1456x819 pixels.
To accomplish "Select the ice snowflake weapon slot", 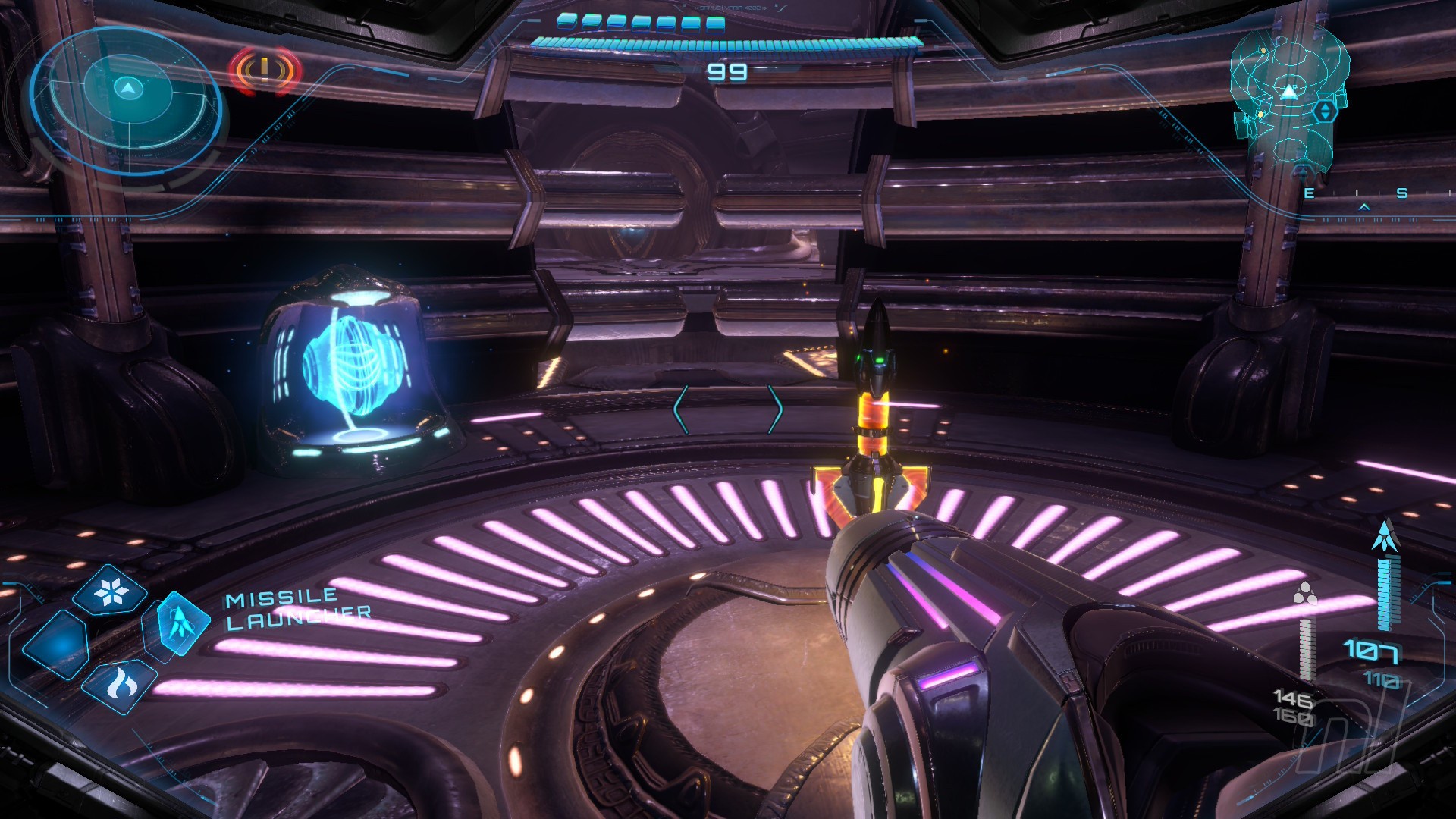I will coord(110,591).
